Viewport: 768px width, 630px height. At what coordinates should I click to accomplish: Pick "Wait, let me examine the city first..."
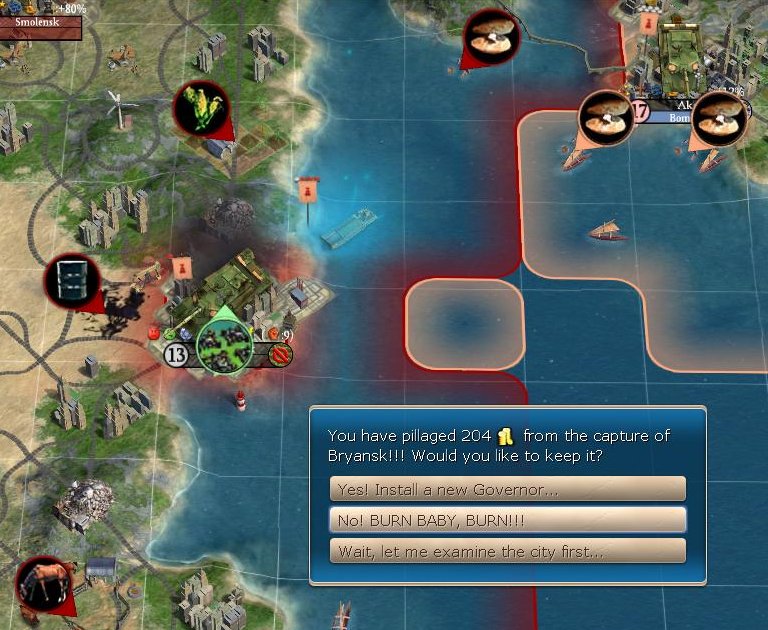coord(507,551)
